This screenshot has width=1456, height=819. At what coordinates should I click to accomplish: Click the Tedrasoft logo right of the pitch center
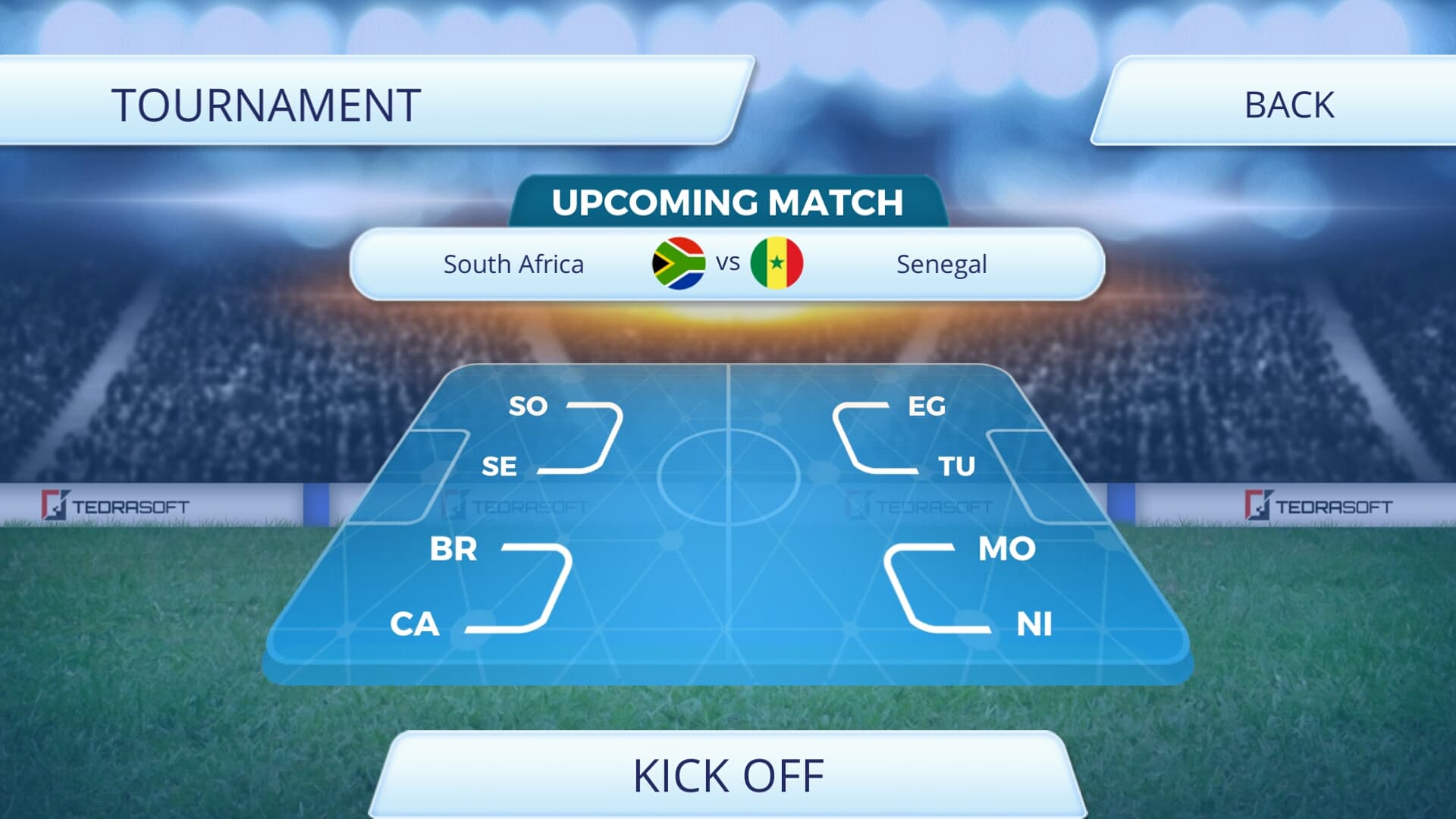[923, 504]
